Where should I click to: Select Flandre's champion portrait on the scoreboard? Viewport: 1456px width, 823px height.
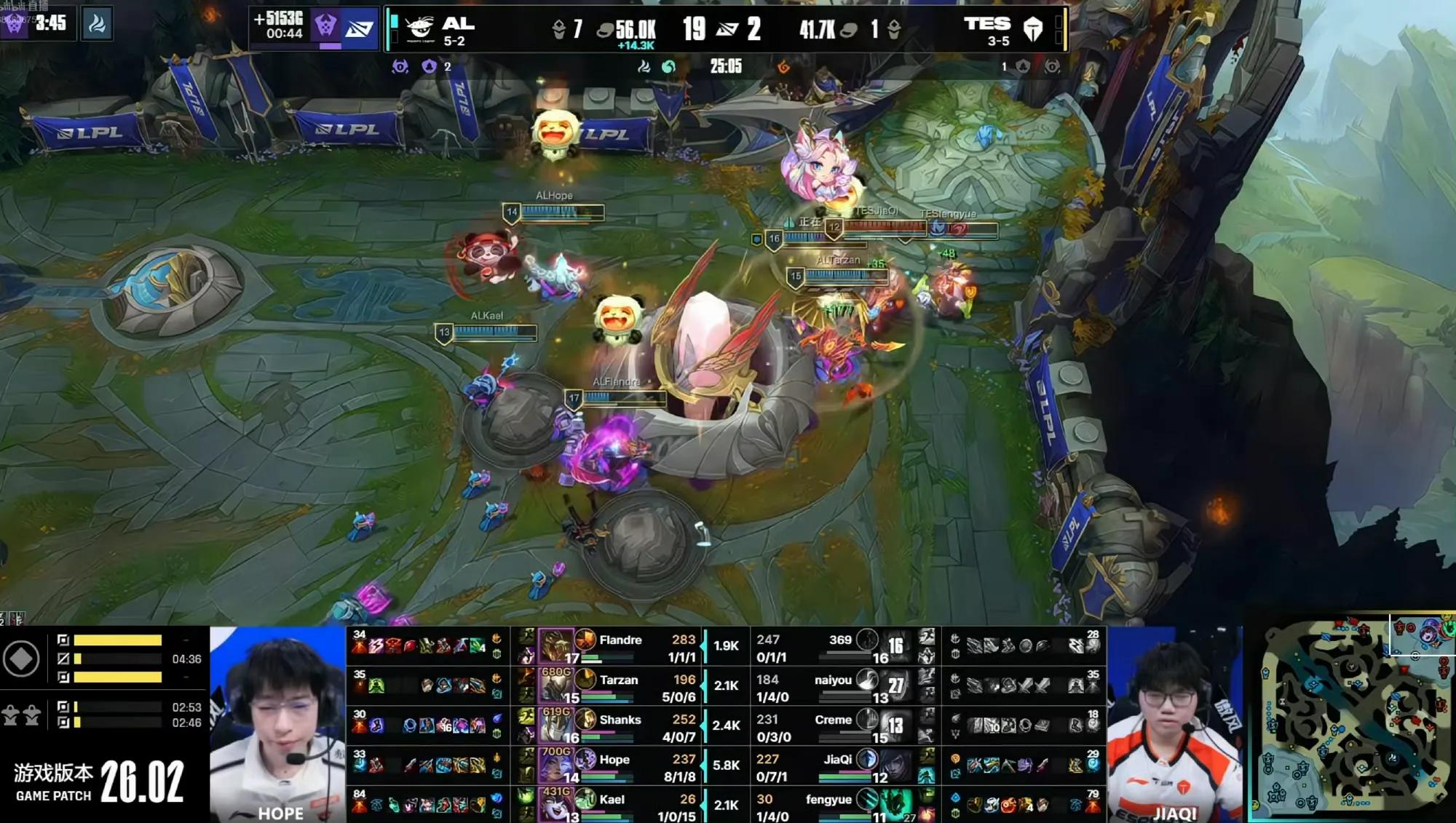pos(555,645)
